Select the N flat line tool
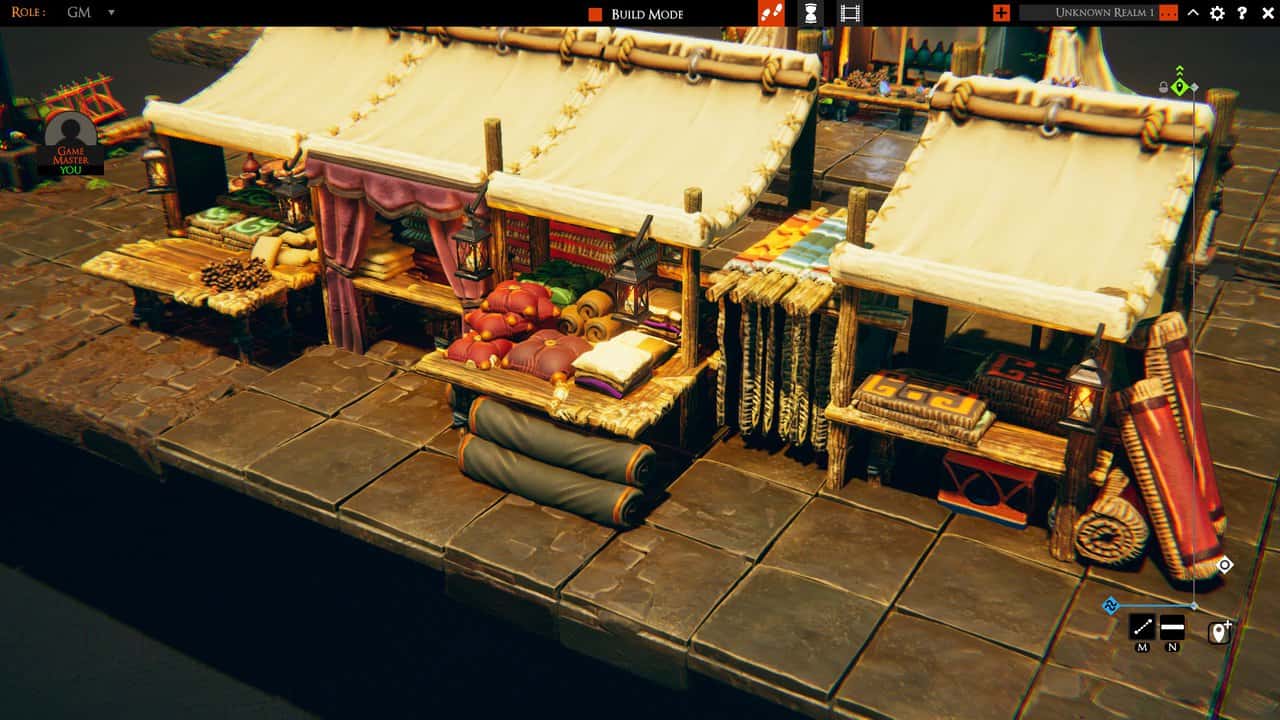This screenshot has width=1280, height=720. pos(1172,627)
